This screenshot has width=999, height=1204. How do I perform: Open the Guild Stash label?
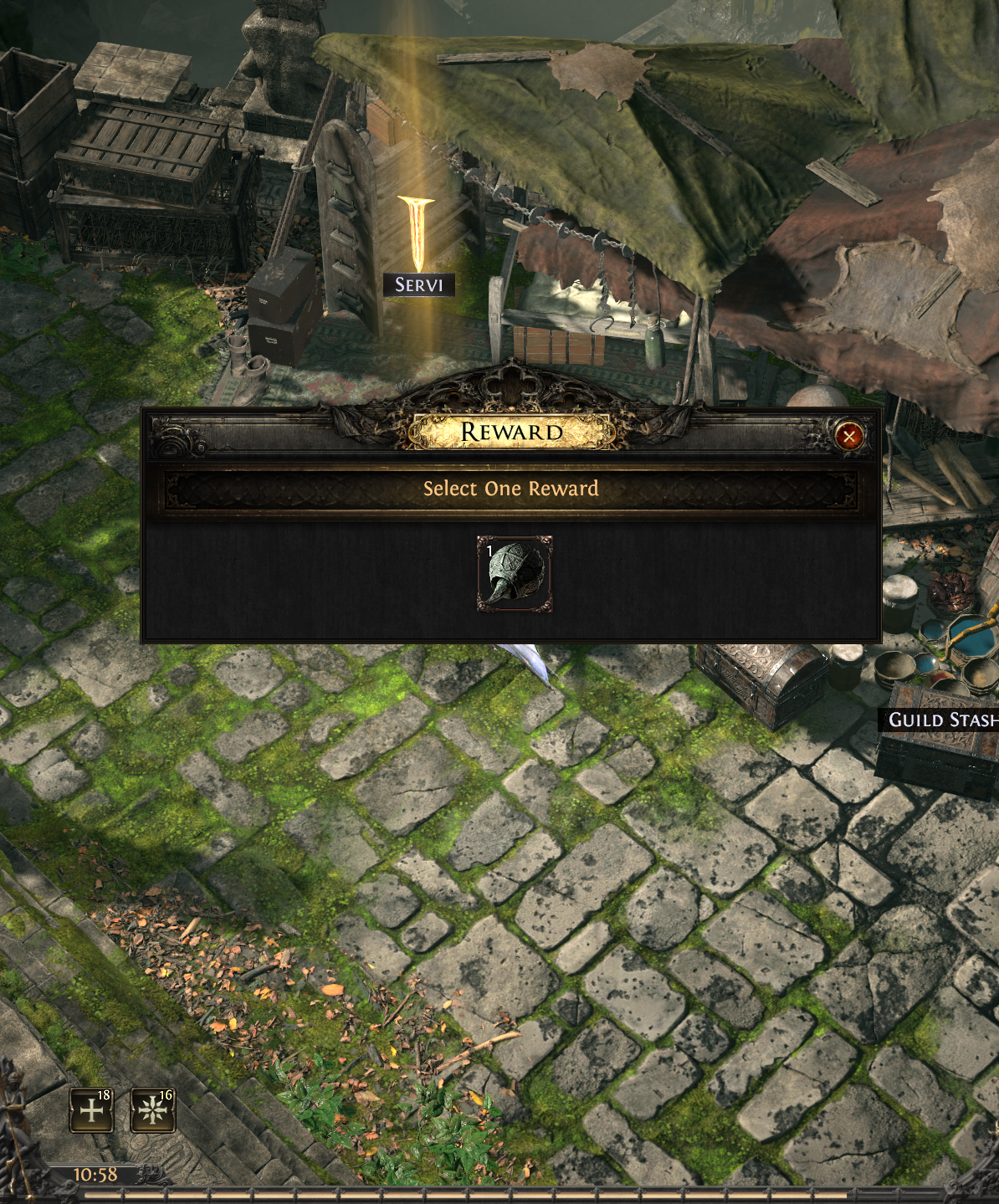coord(942,720)
